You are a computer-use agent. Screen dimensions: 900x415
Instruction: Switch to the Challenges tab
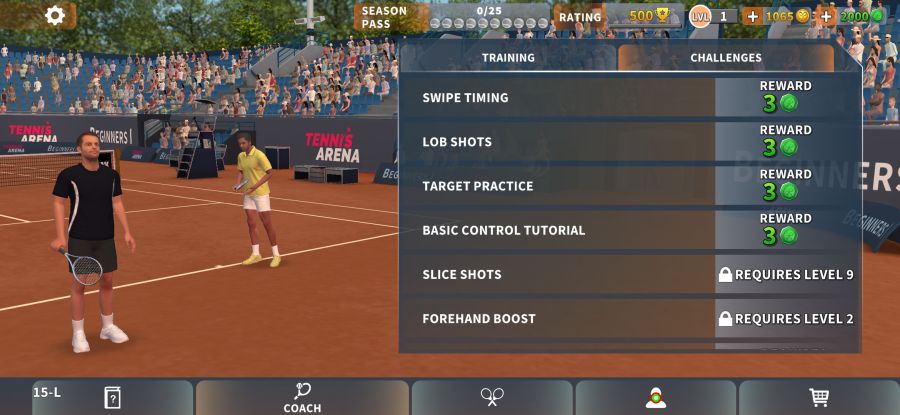(726, 58)
